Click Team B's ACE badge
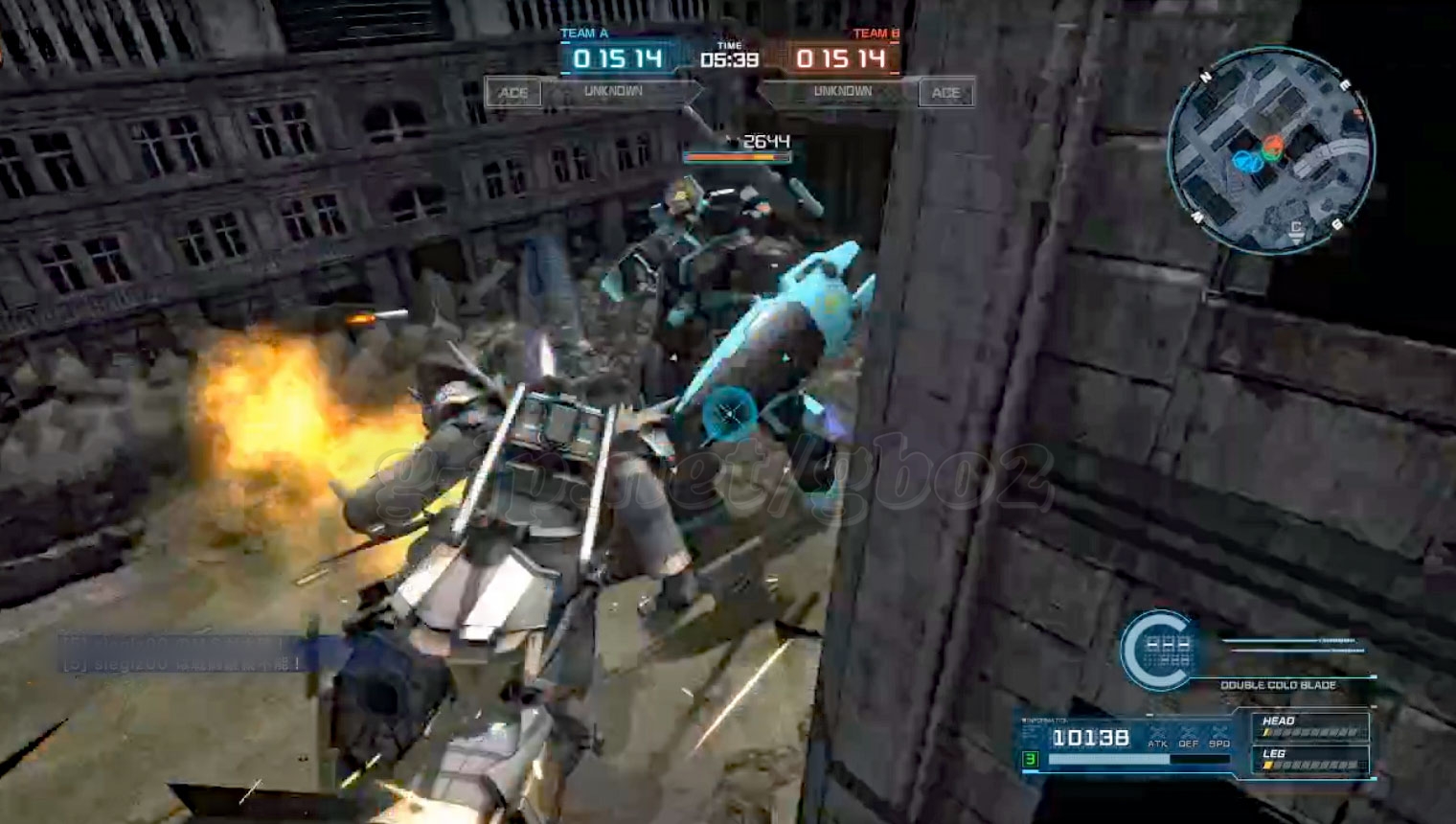1456x824 pixels. click(x=945, y=93)
